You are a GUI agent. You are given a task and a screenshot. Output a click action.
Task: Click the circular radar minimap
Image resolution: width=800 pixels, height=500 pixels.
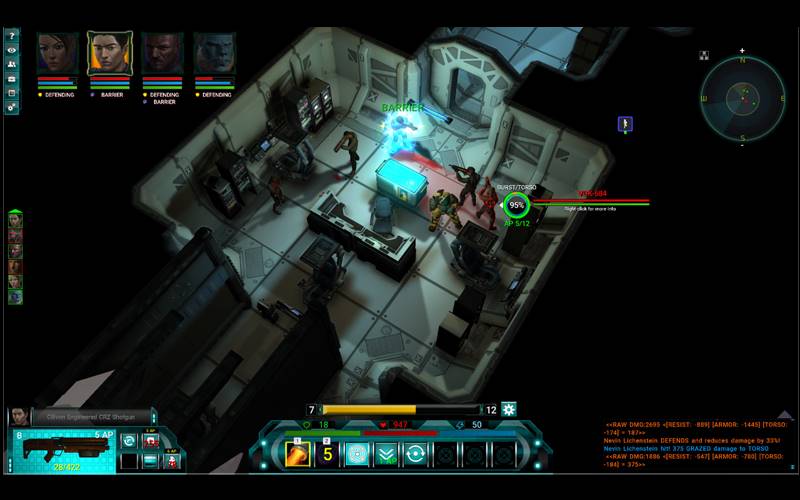pyautogui.click(x=742, y=97)
